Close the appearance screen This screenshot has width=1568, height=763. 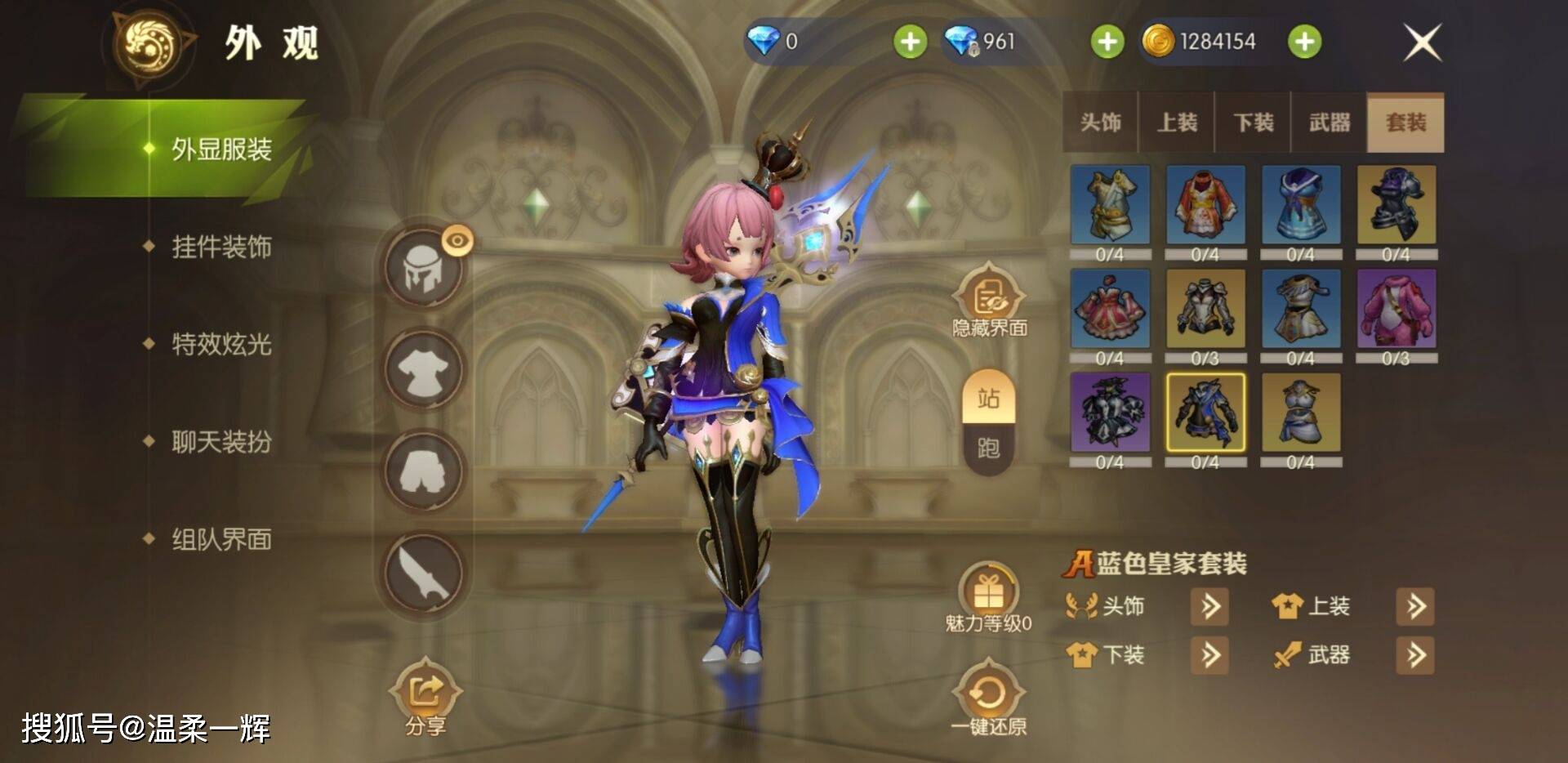1422,42
